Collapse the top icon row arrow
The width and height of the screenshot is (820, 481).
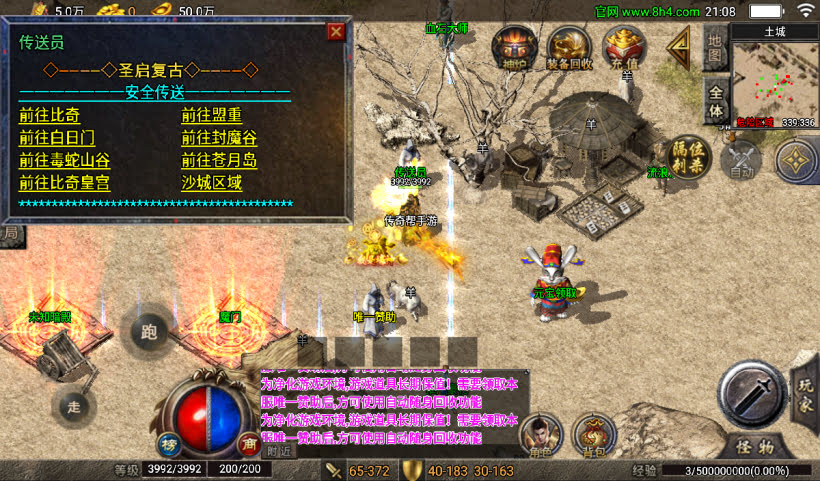(680, 44)
